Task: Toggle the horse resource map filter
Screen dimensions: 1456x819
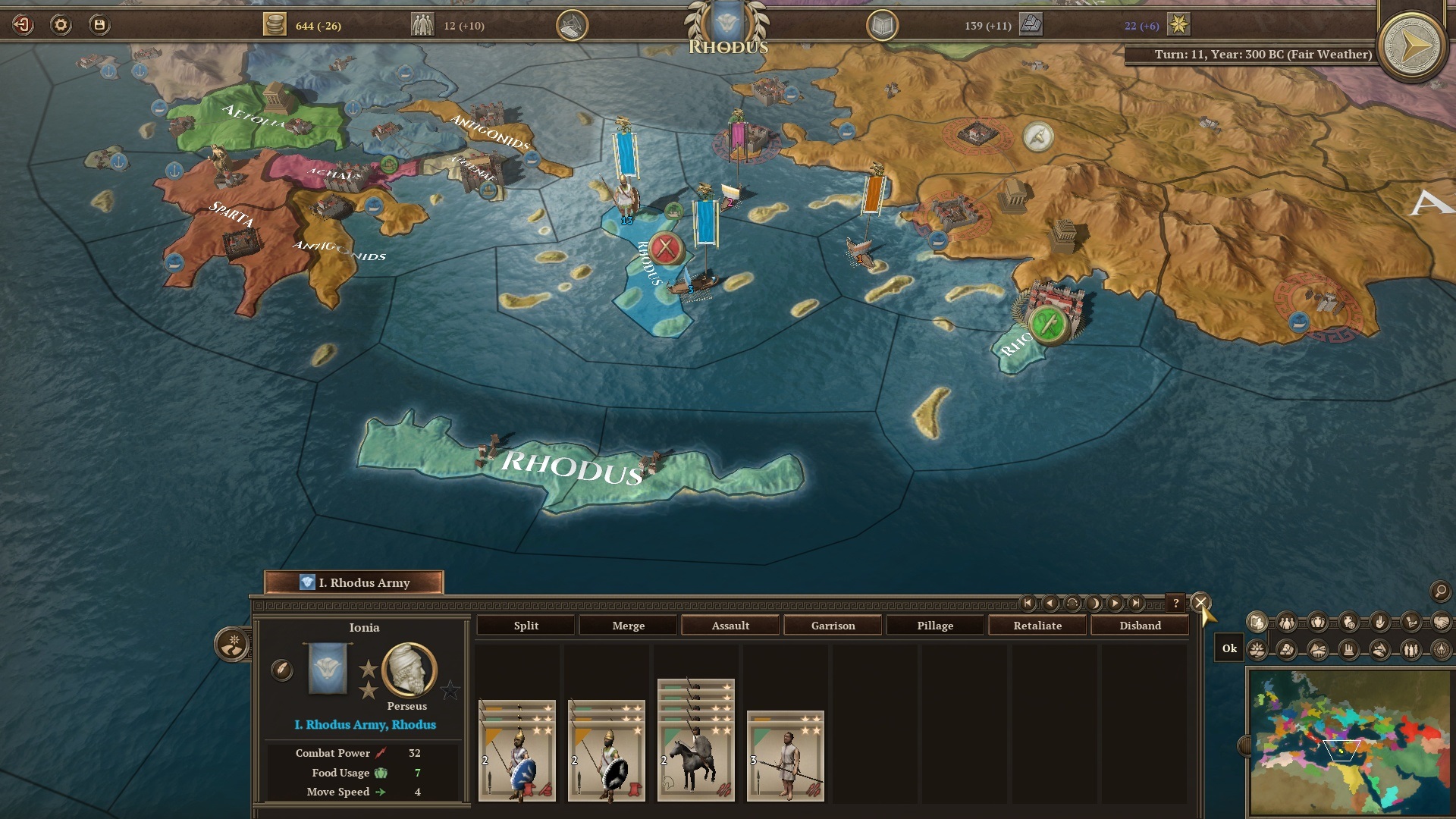Action: 1378,650
